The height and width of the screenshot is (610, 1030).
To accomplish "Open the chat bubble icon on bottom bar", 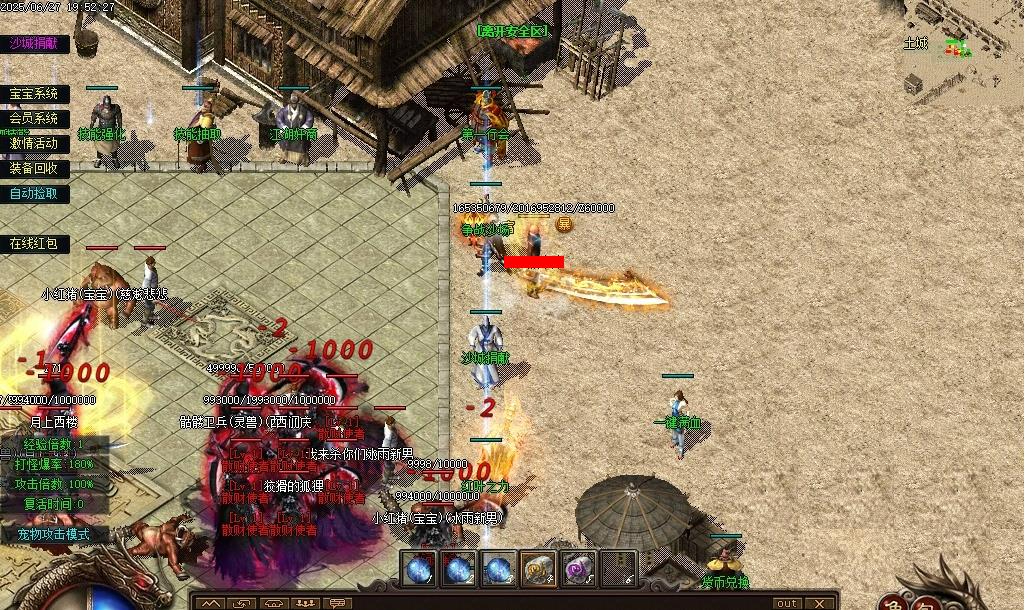I will tap(336, 603).
